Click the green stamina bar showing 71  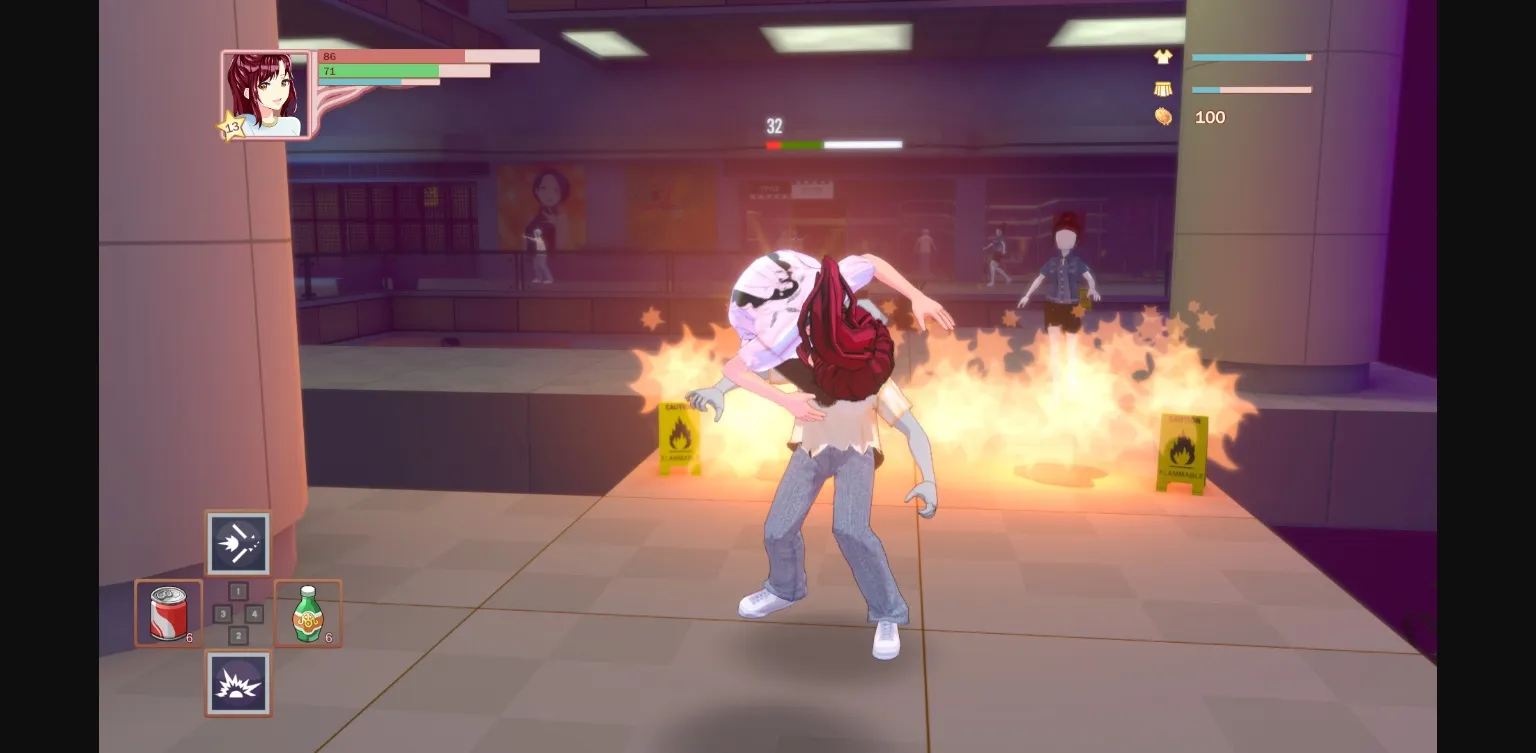click(x=404, y=71)
